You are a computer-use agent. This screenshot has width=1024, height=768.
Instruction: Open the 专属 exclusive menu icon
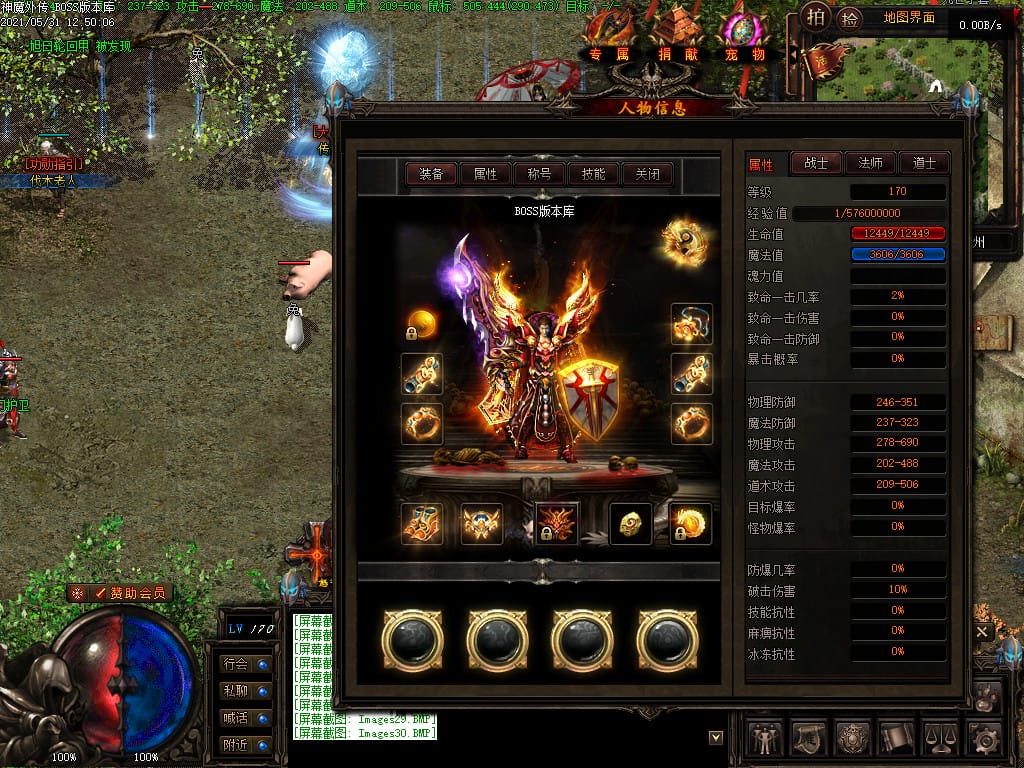click(610, 38)
